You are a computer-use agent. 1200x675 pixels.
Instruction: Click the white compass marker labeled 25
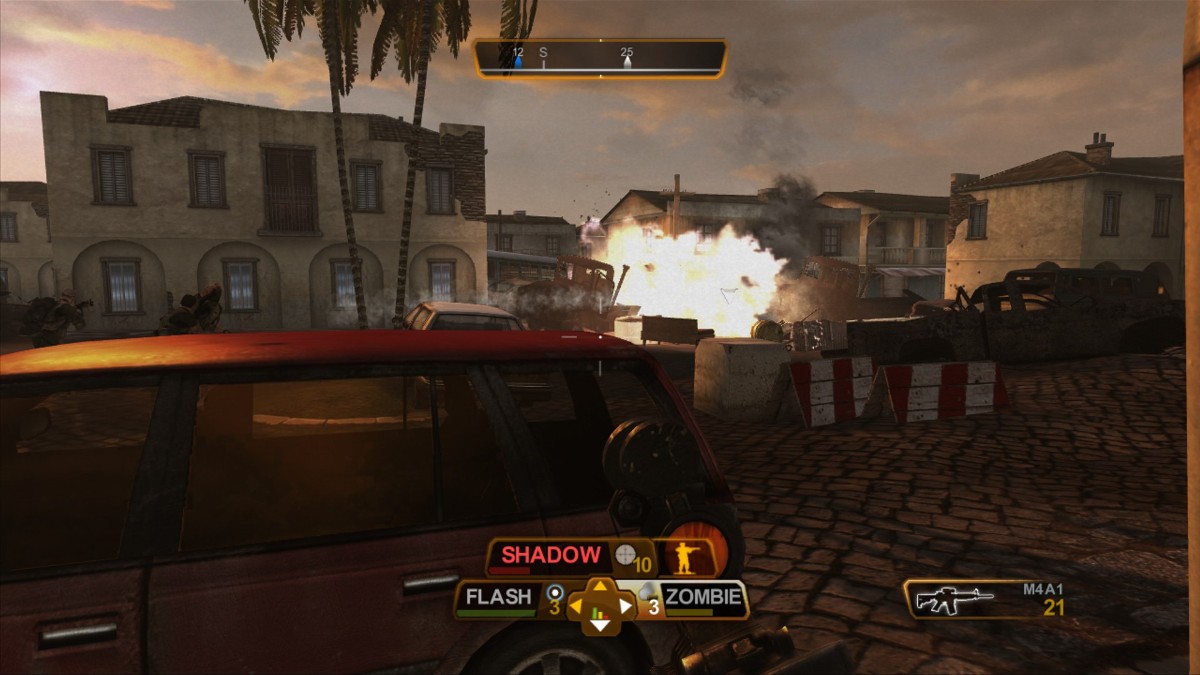point(627,62)
